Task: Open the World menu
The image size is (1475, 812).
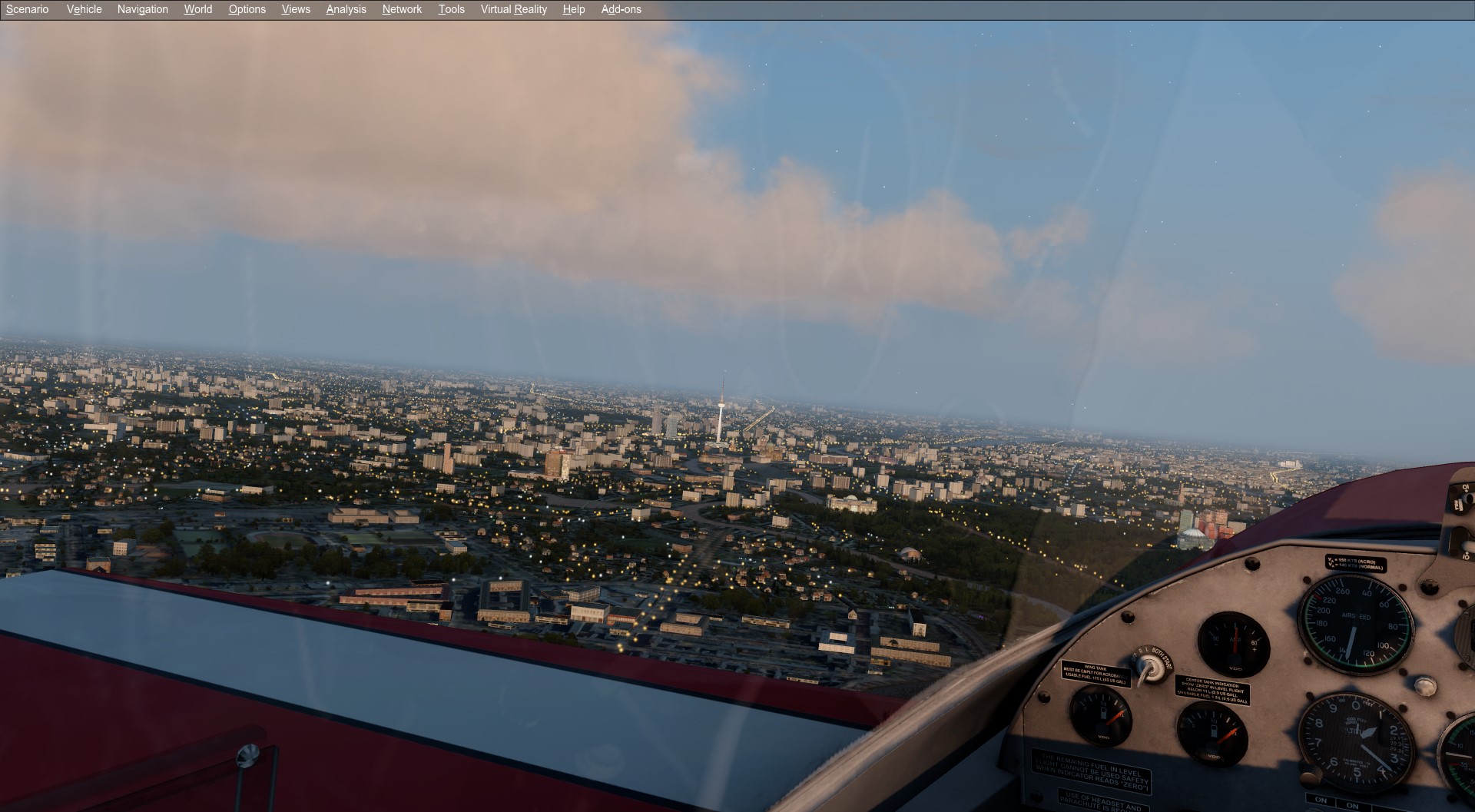Action: [x=197, y=9]
